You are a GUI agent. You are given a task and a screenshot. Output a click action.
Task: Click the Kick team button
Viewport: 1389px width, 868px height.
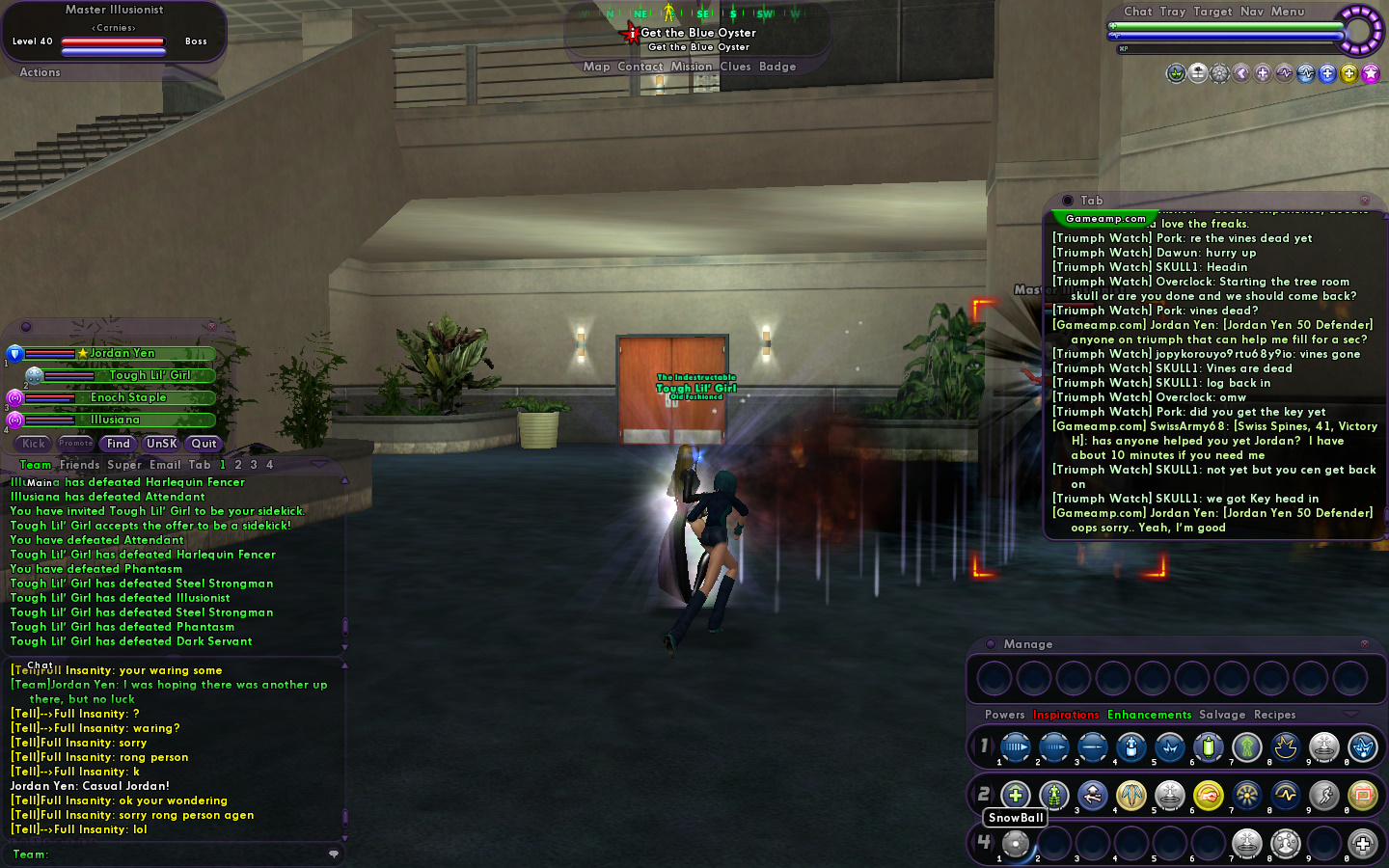coord(34,444)
